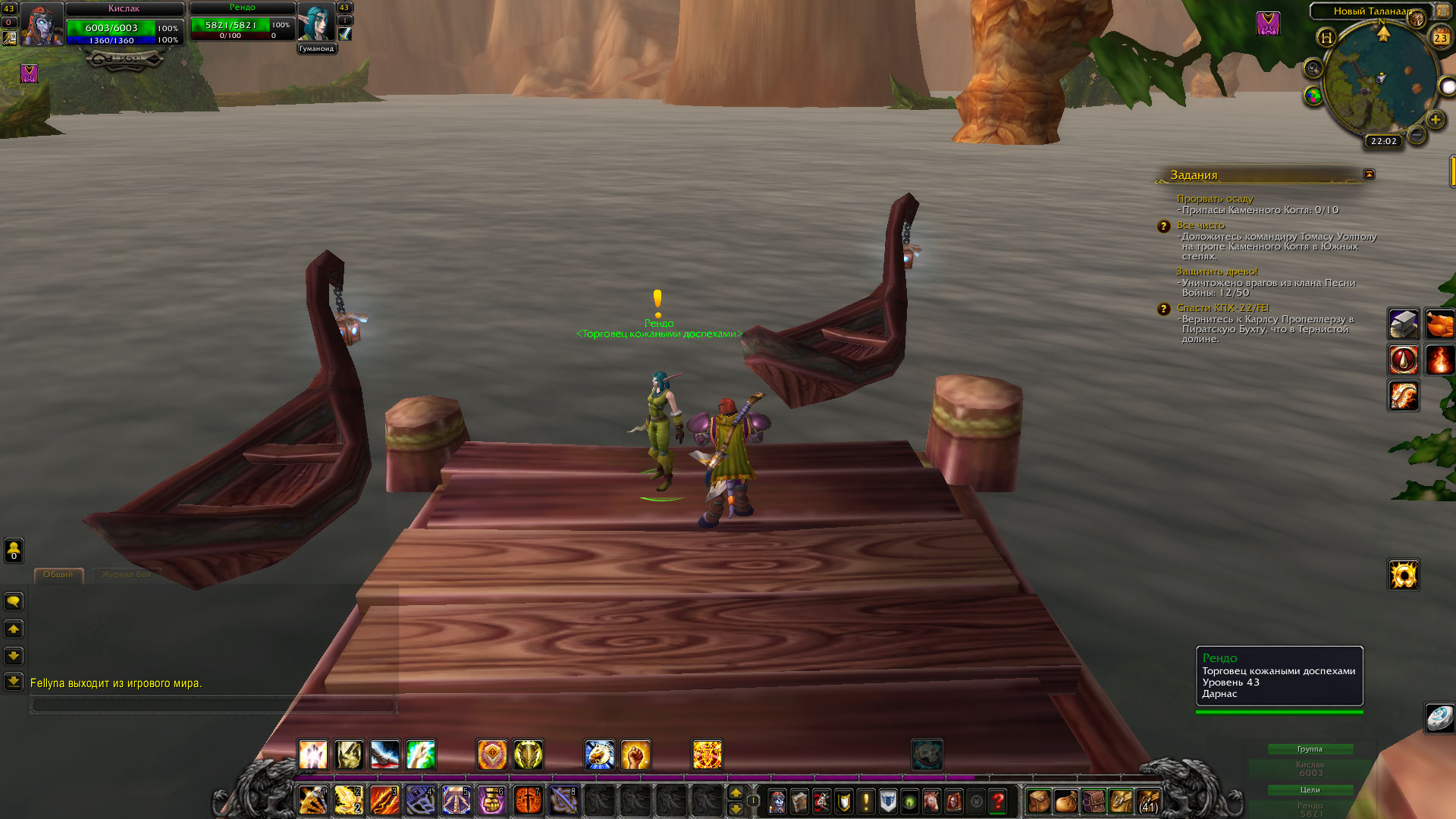The width and height of the screenshot is (1456, 819).
Task: Click the minimap zoom-in plus button
Action: tap(1435, 119)
